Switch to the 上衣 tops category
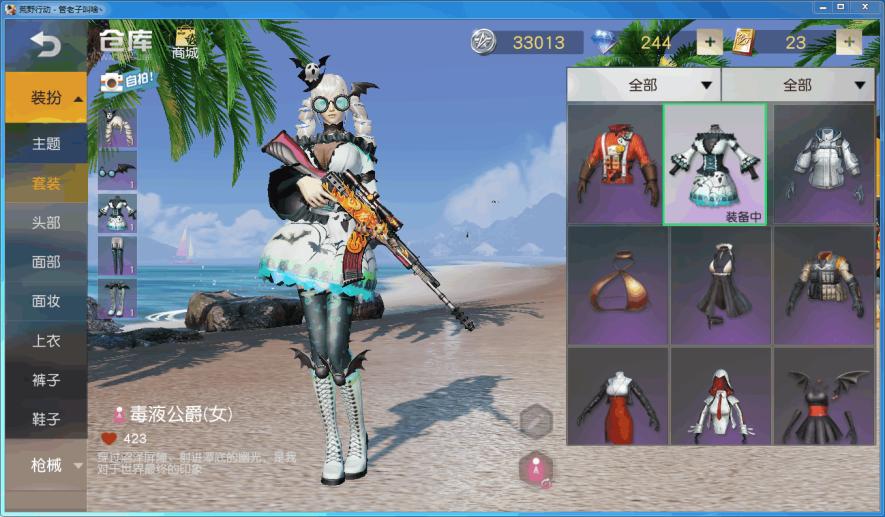The width and height of the screenshot is (885, 517). pos(46,341)
